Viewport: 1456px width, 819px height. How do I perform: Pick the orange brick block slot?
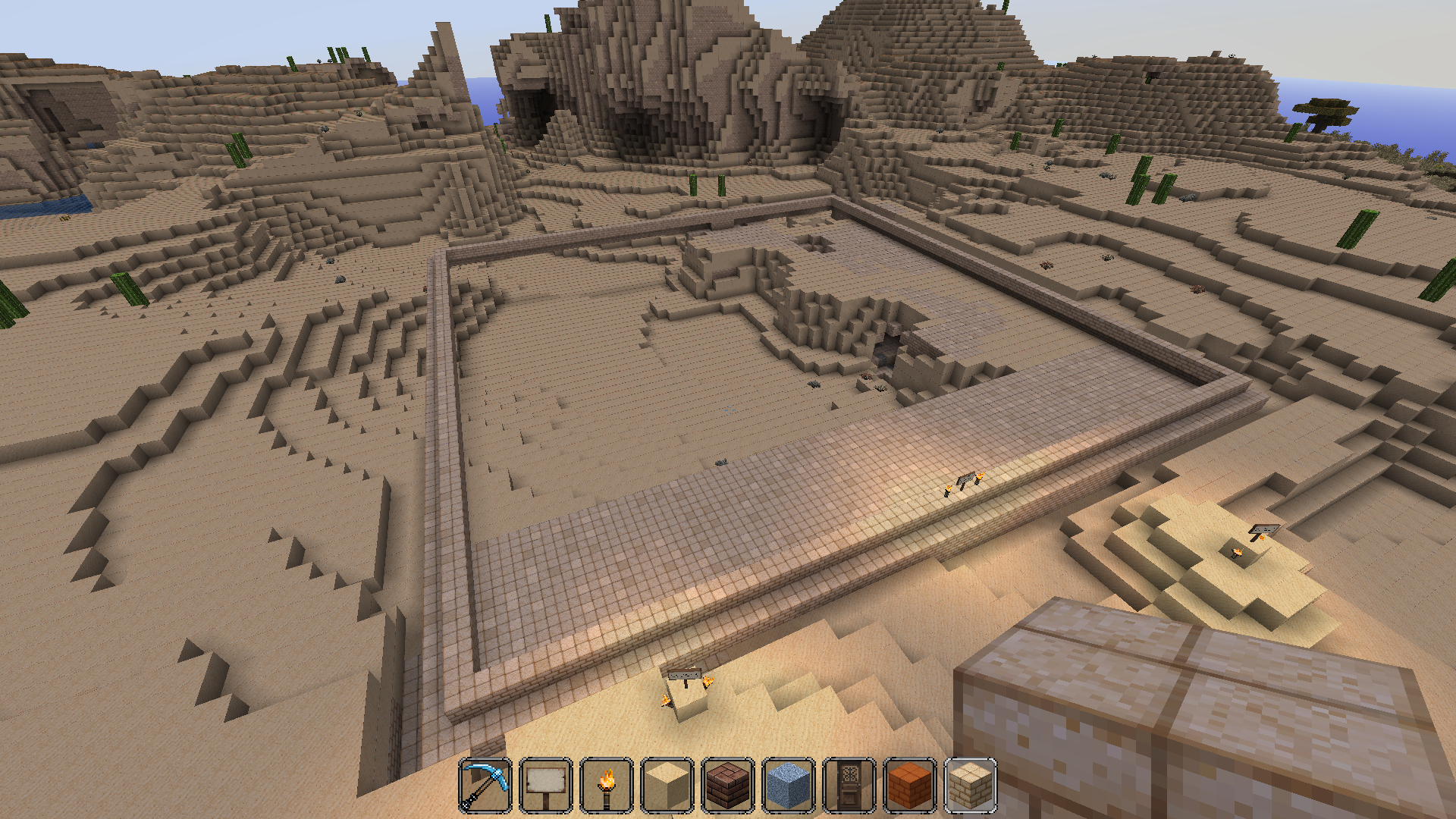coord(910,786)
